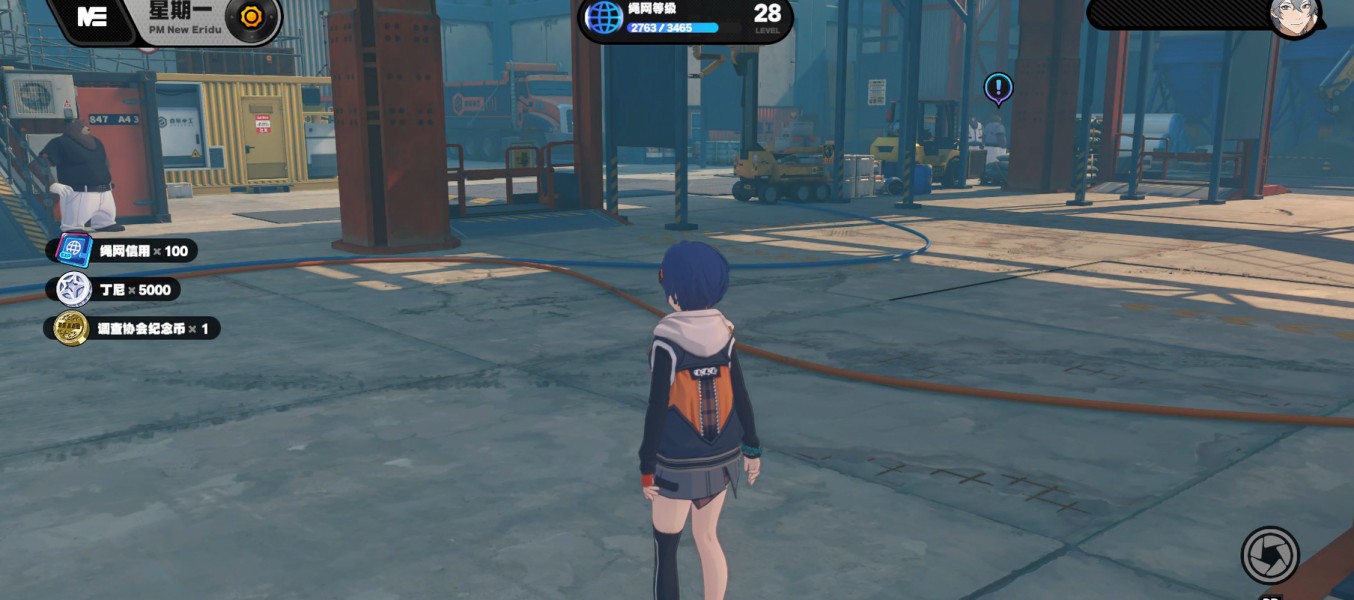Click the orange sun time-of-day icon
This screenshot has height=600, width=1354.
251,17
